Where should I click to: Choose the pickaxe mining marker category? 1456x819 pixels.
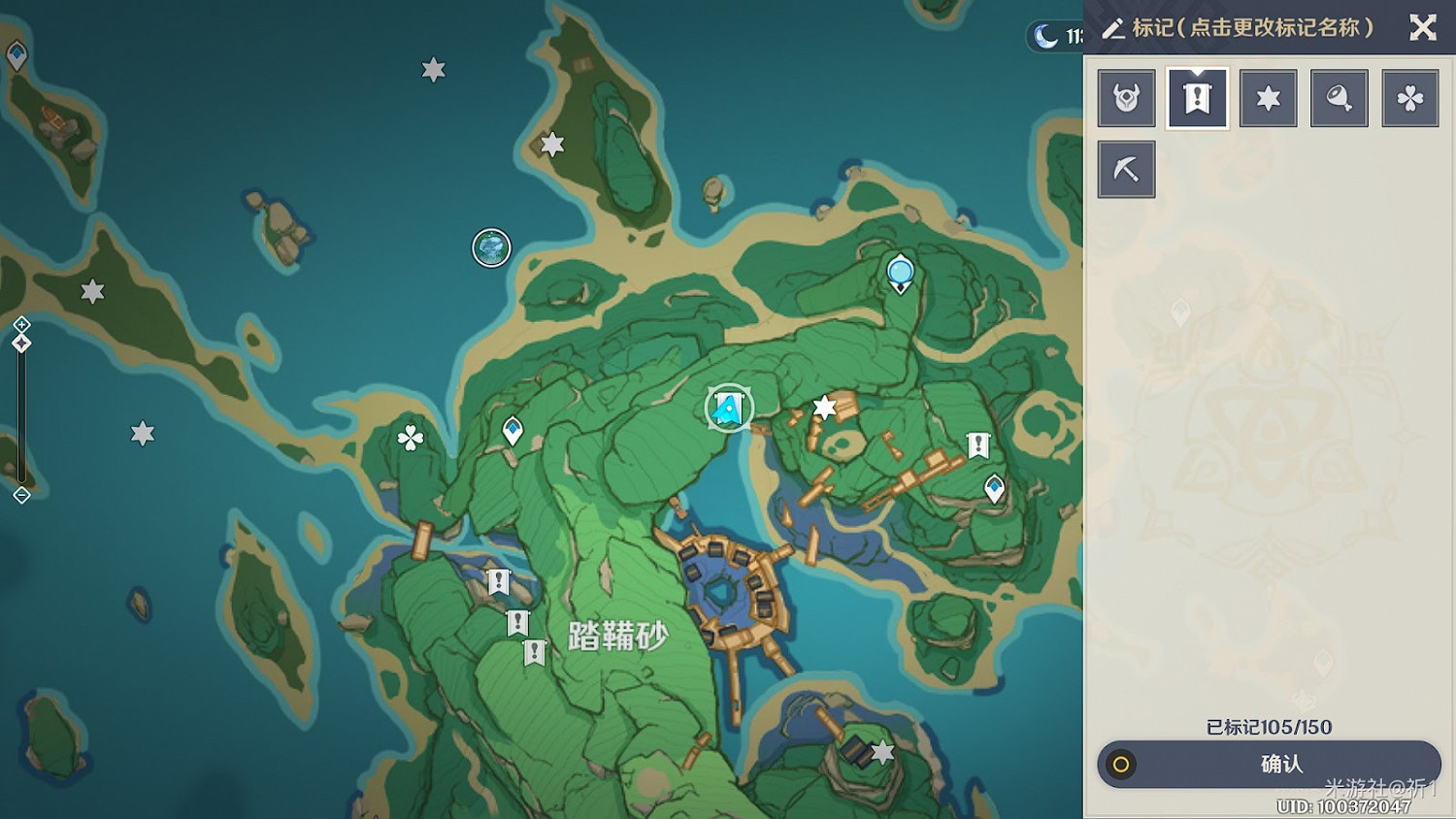(1126, 167)
